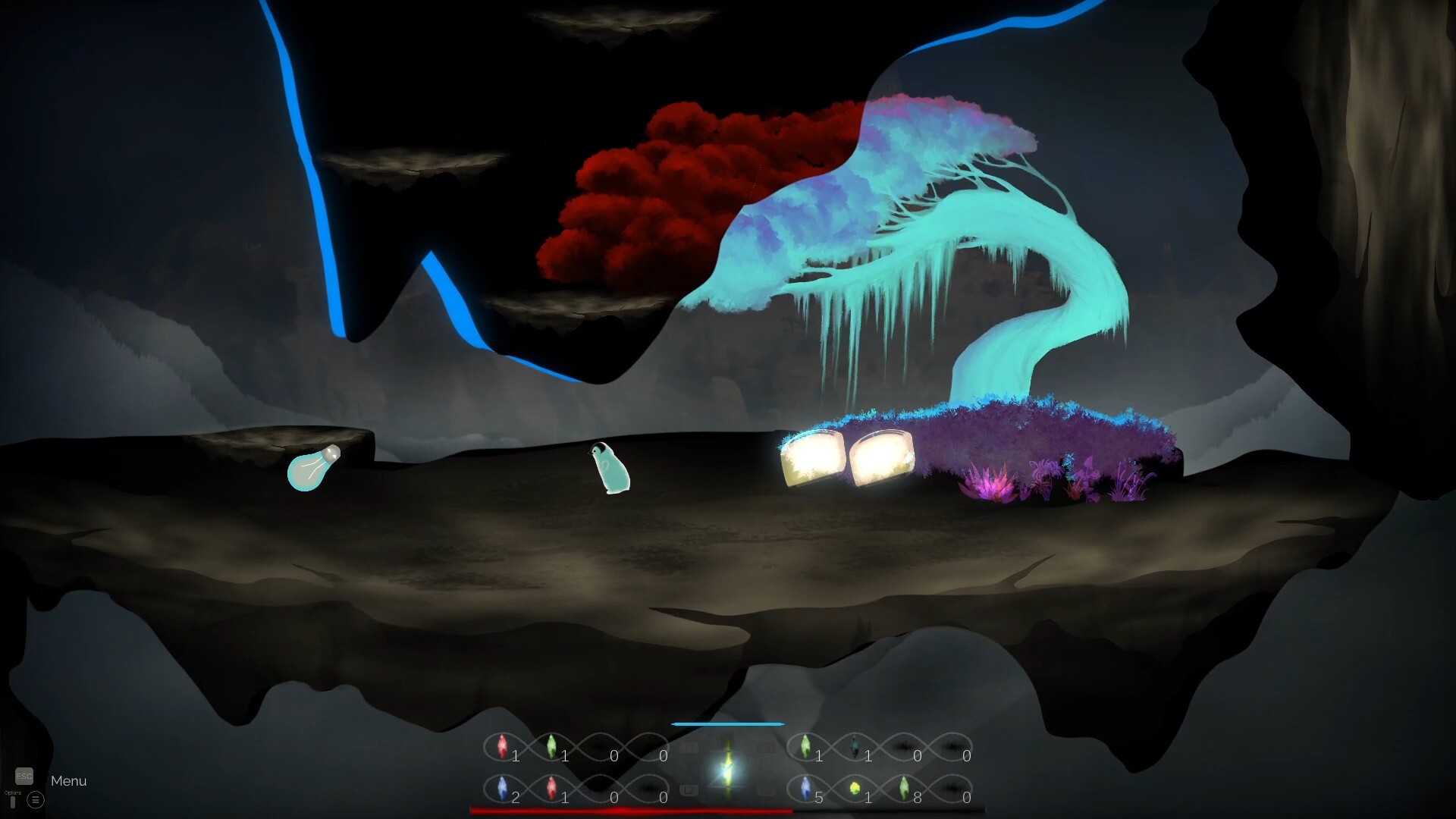The height and width of the screenshot is (819, 1456).
Task: Toggle the R2 shoulder button slot
Action: tap(765, 790)
